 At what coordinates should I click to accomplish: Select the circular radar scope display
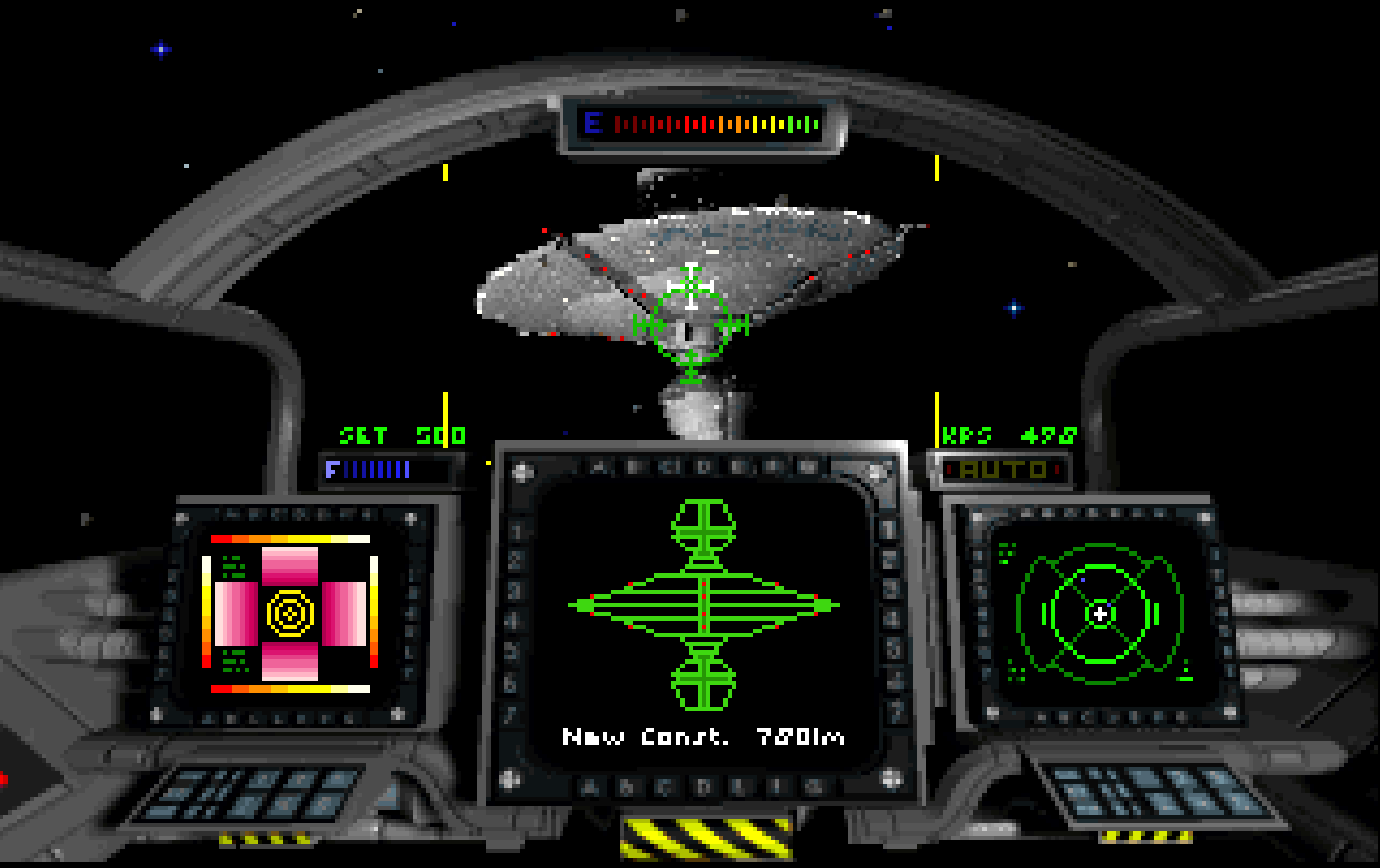[1100, 614]
